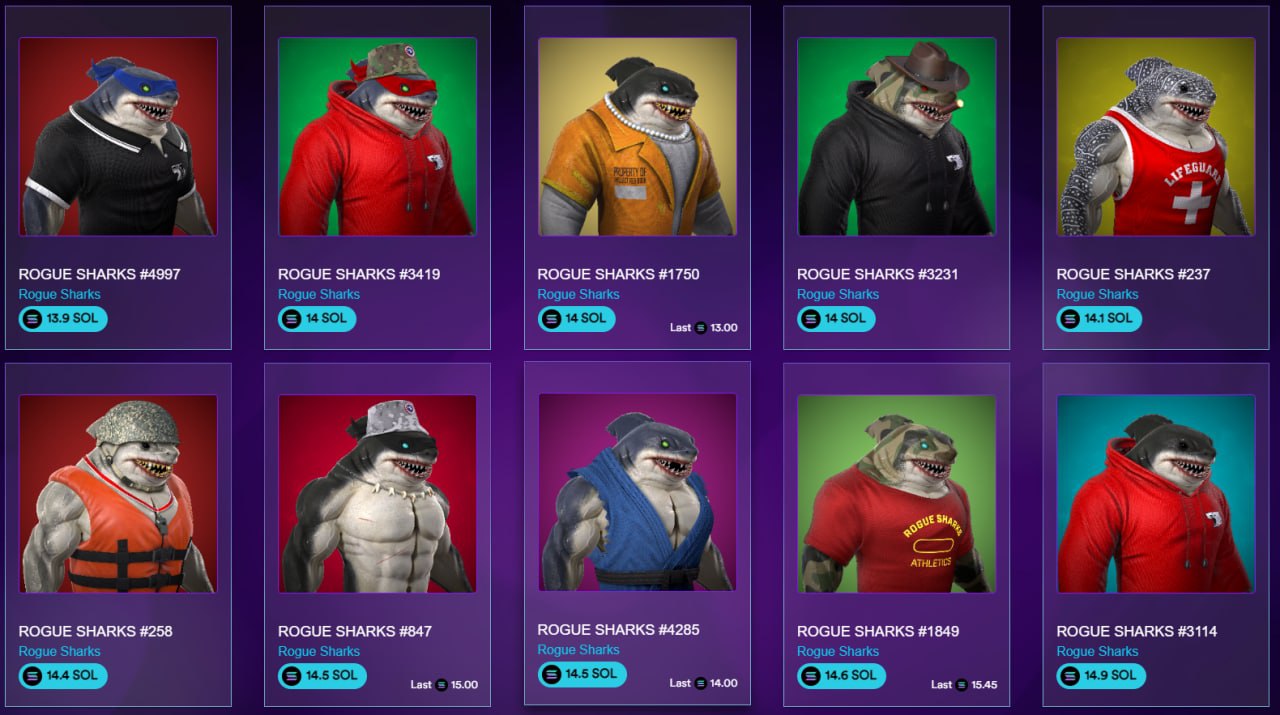
Task: Follow the Rogue Sharks collection link under #4285
Action: [578, 650]
